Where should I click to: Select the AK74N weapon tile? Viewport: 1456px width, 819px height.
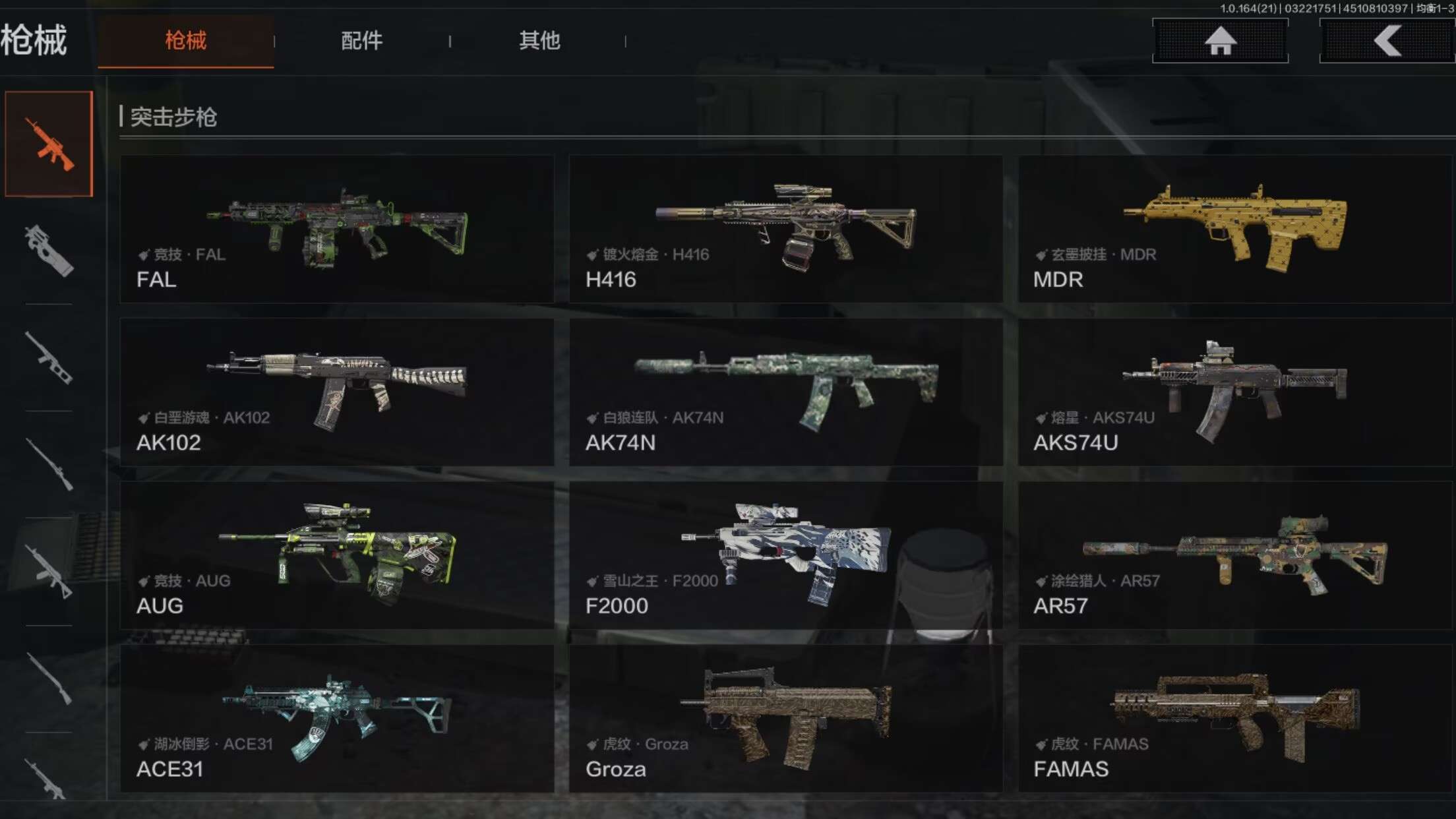click(785, 392)
